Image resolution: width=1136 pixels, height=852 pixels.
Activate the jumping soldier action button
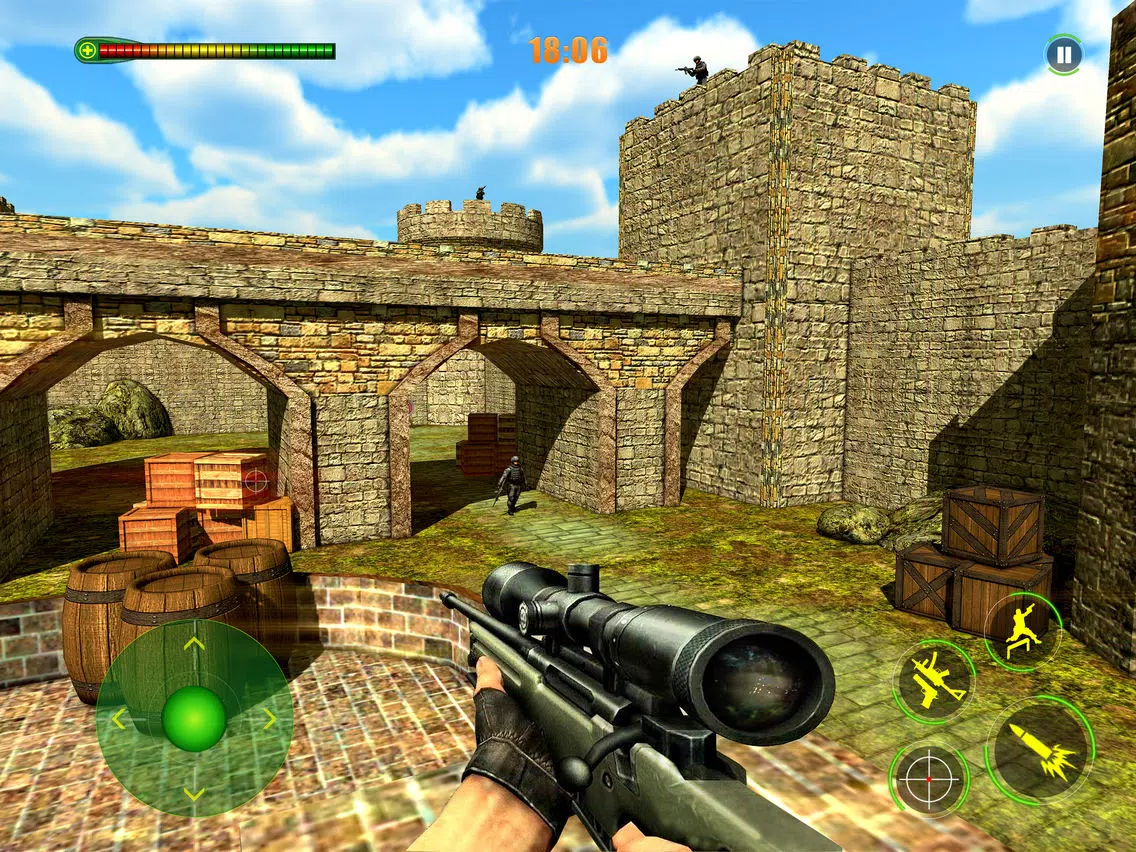(x=1021, y=631)
